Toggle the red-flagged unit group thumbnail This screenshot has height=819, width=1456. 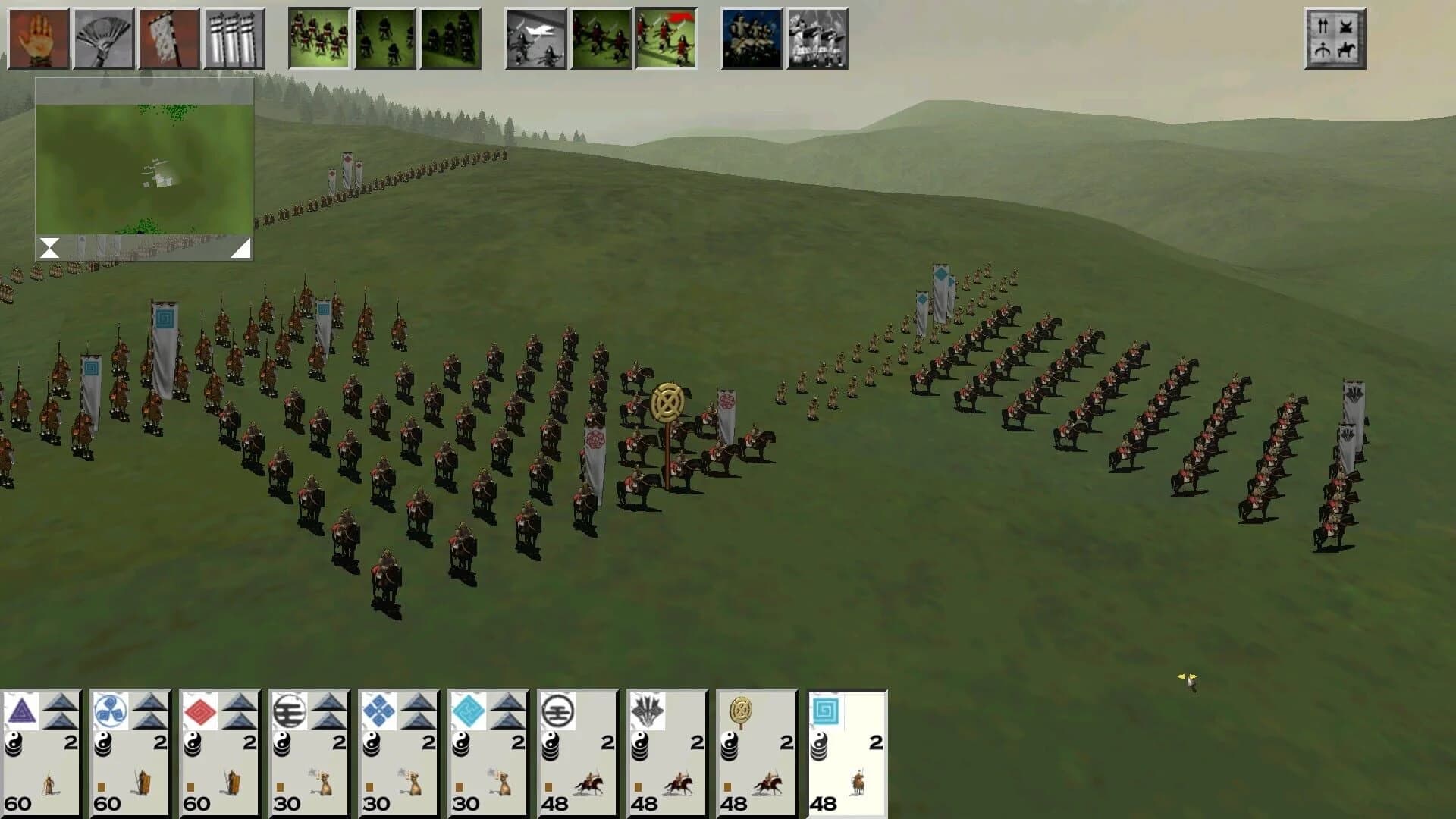(665, 36)
